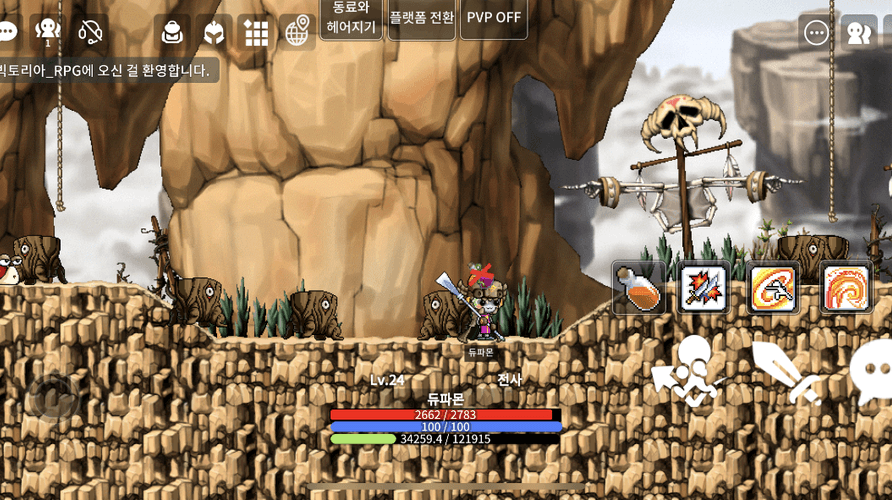This screenshot has height=500, width=892.
Task: Toggle the muted headset voice icon
Action: point(91,32)
